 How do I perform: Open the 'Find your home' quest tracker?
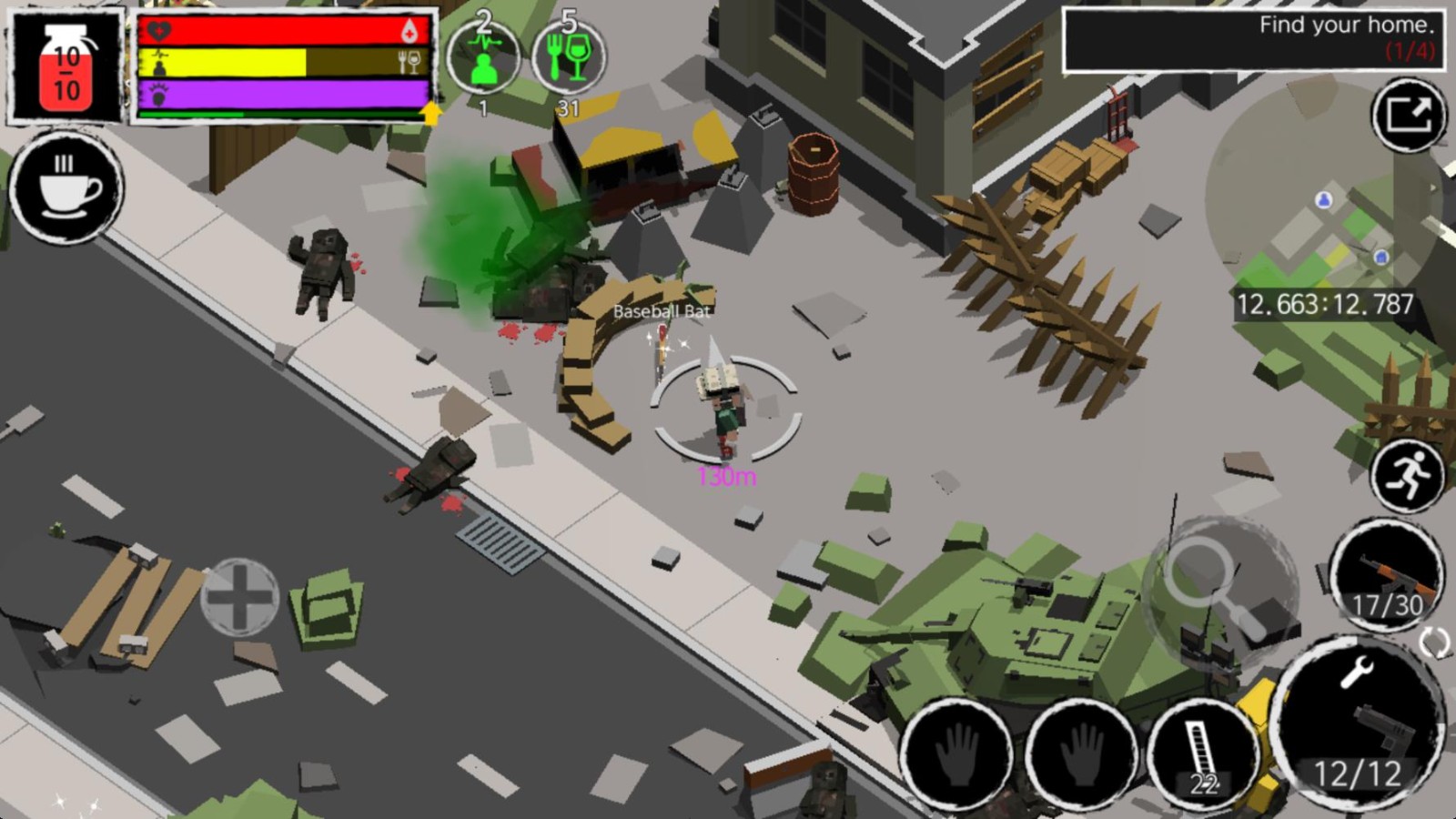1252,38
